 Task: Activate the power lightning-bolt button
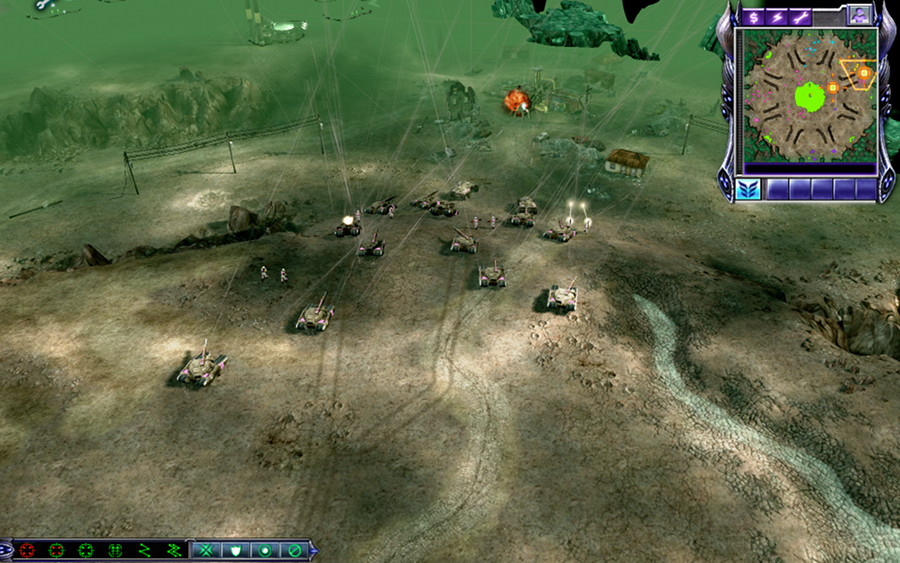776,17
